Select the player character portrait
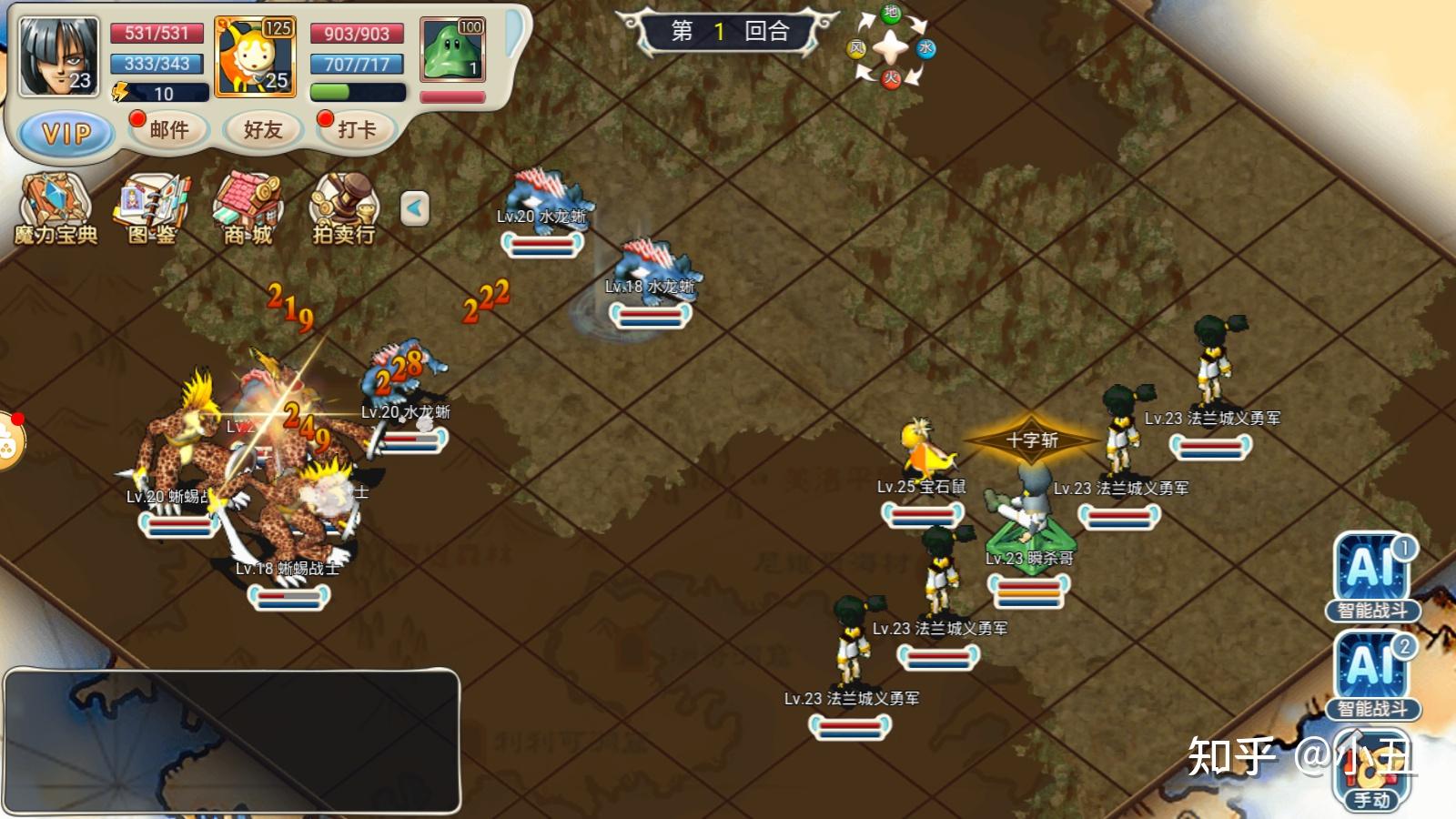 [x=58, y=56]
